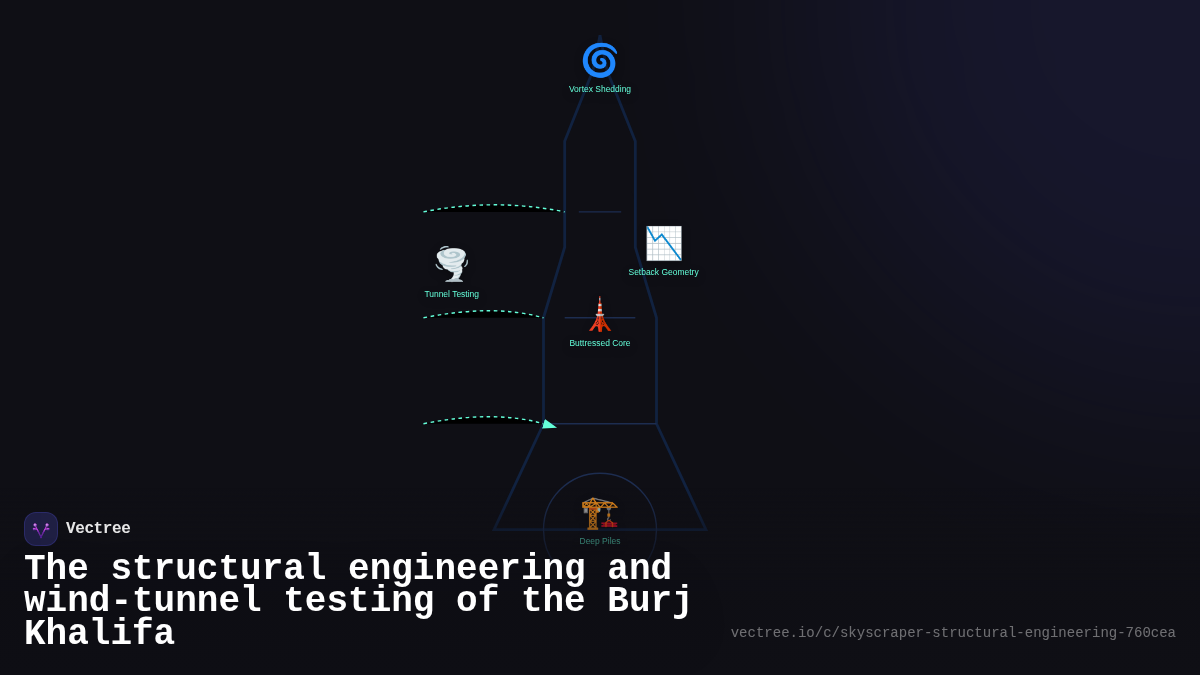1200x675 pixels.
Task: Open the Tunnel Testing tornado node
Action: pyautogui.click(x=452, y=265)
